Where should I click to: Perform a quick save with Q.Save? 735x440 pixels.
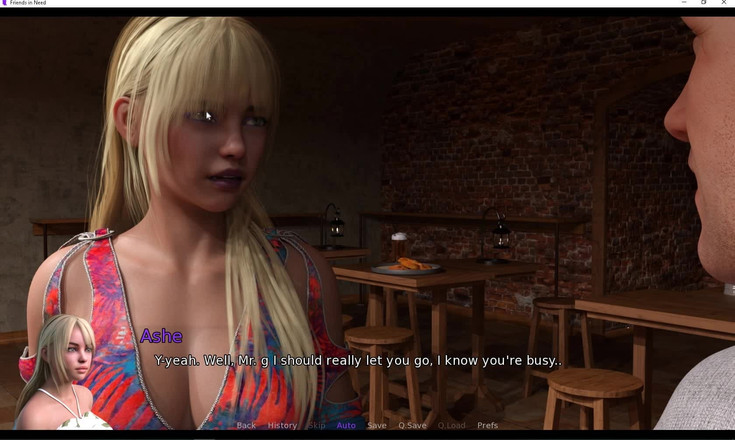(412, 425)
